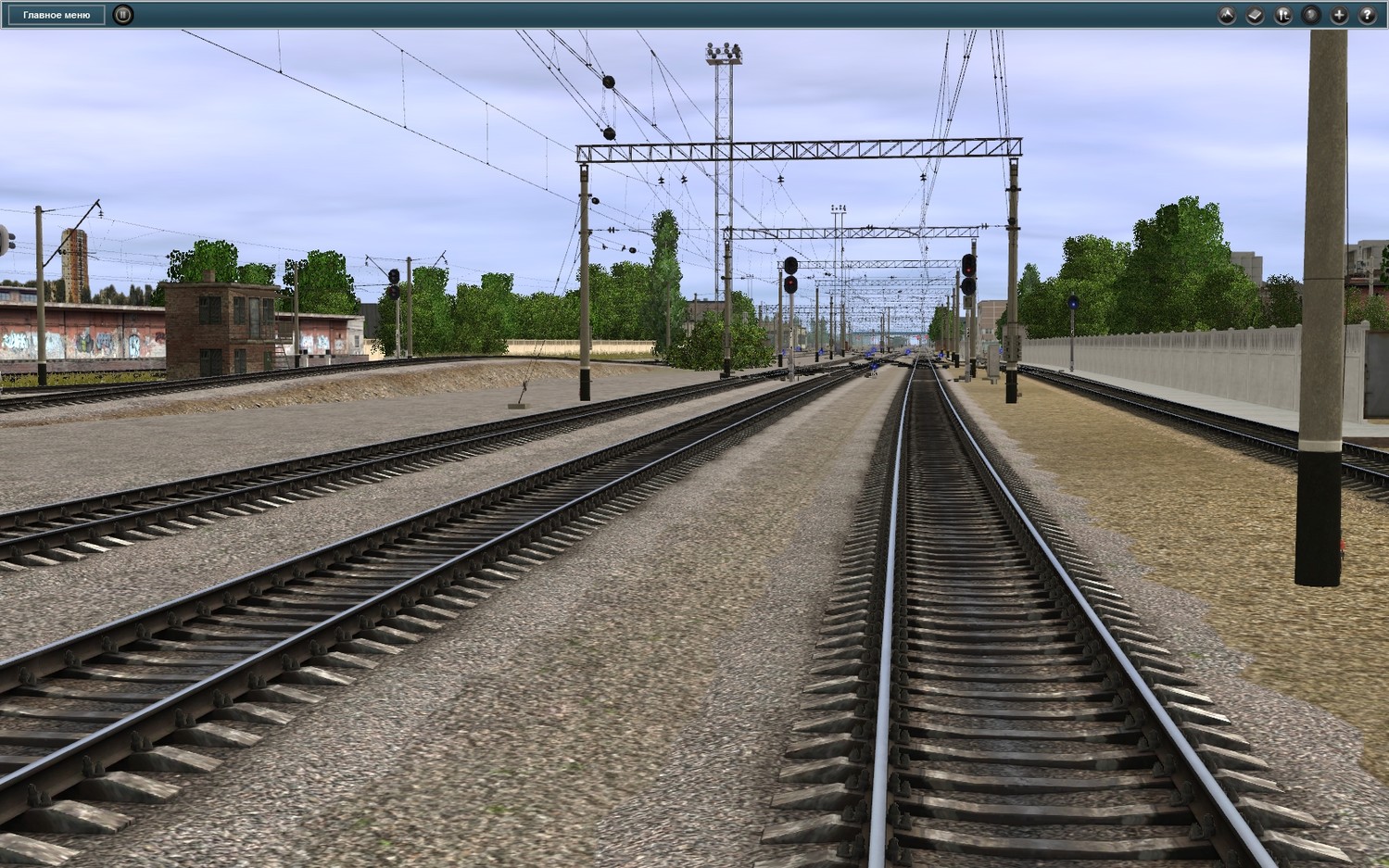Click the mountain peaks icon
This screenshot has width=1389, height=868.
(x=1227, y=15)
